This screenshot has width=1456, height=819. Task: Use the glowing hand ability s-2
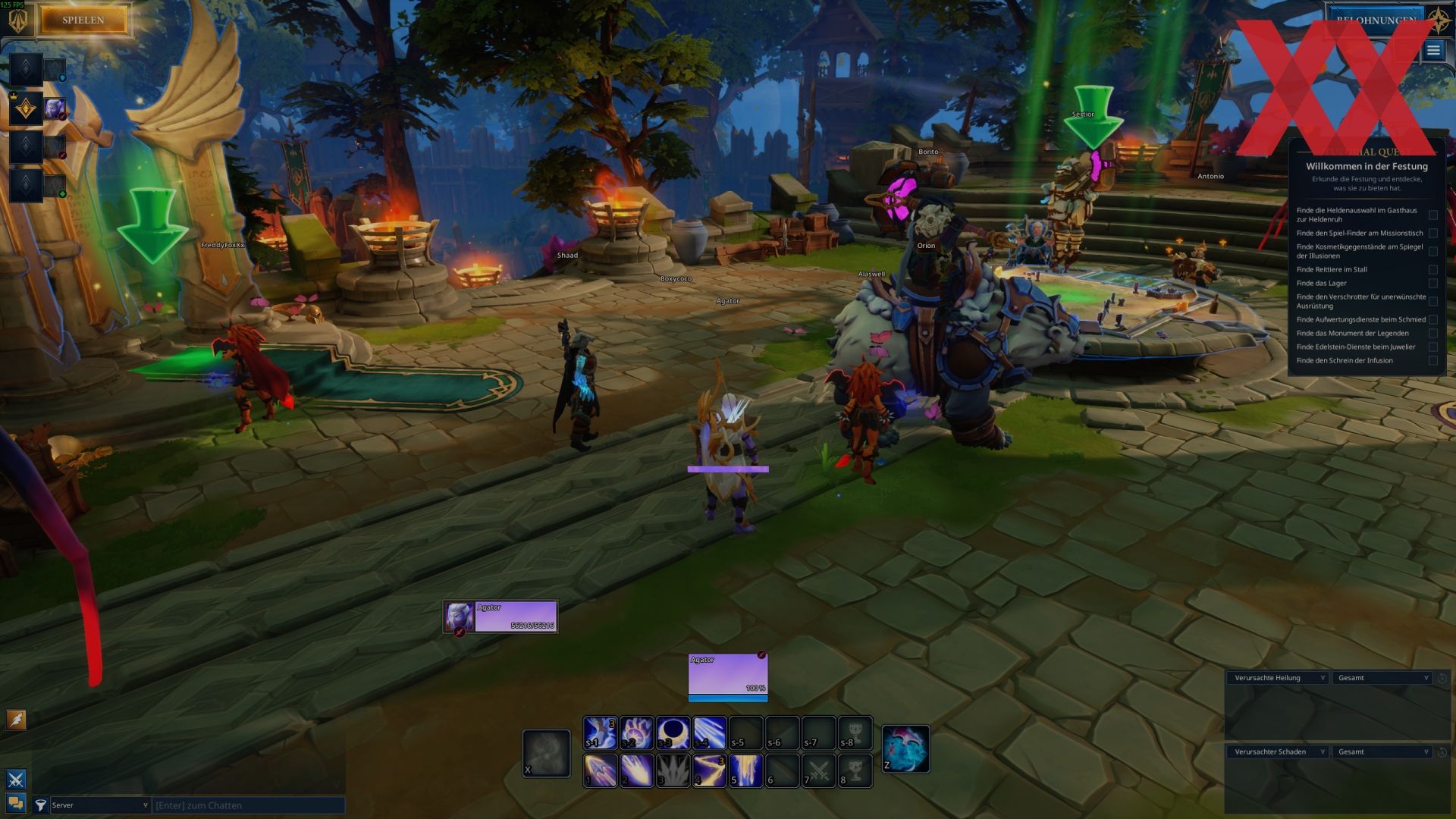click(636, 733)
